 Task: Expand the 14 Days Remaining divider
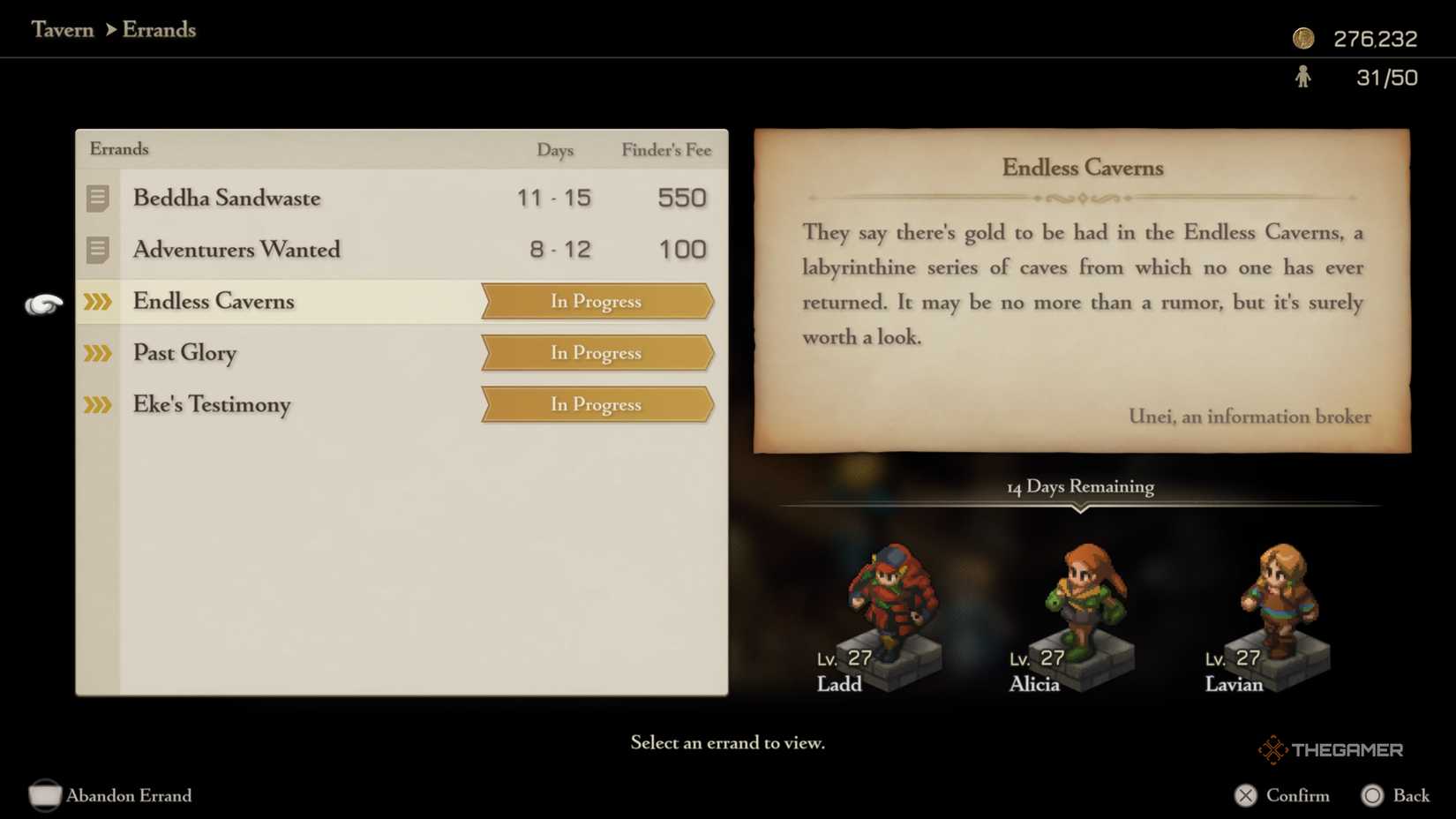1080,486
